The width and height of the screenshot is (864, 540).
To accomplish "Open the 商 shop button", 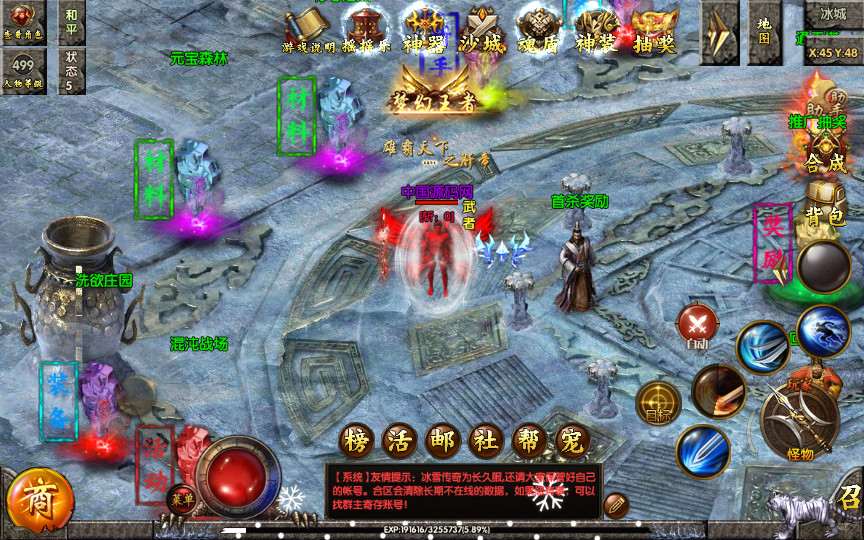I will tap(40, 497).
